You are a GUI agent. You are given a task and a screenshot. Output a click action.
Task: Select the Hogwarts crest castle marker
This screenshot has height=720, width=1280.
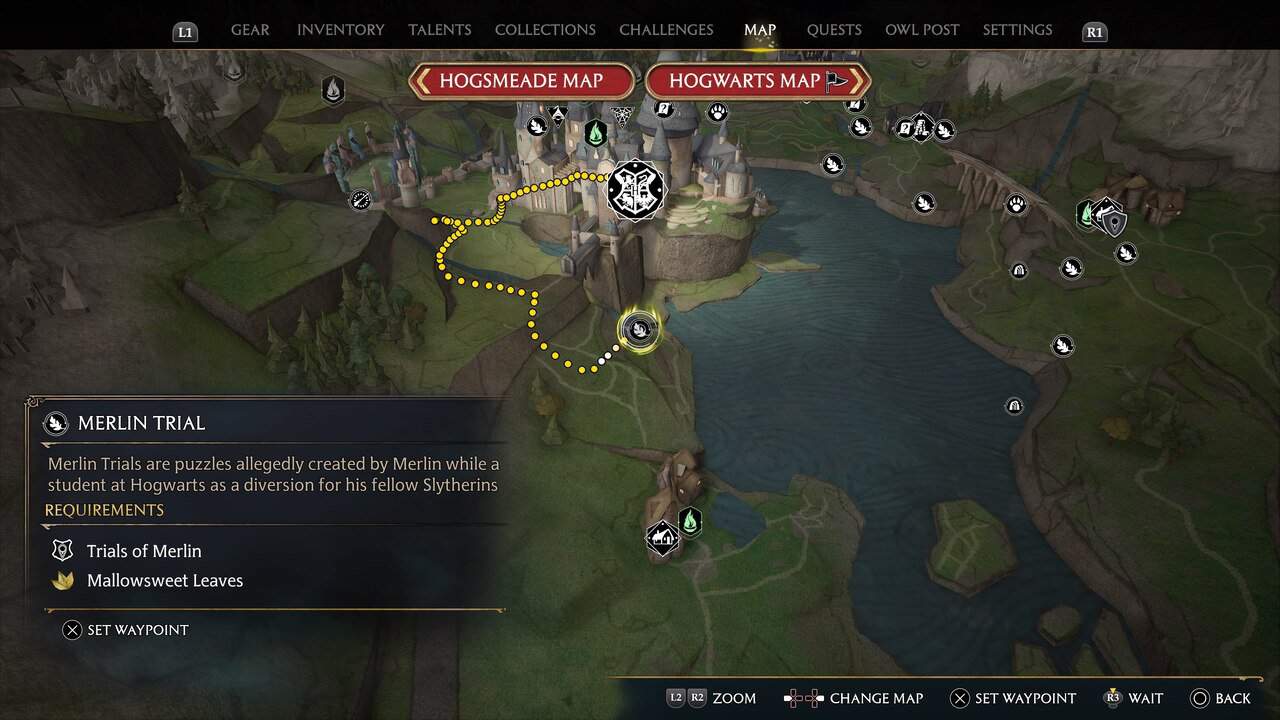tap(635, 188)
